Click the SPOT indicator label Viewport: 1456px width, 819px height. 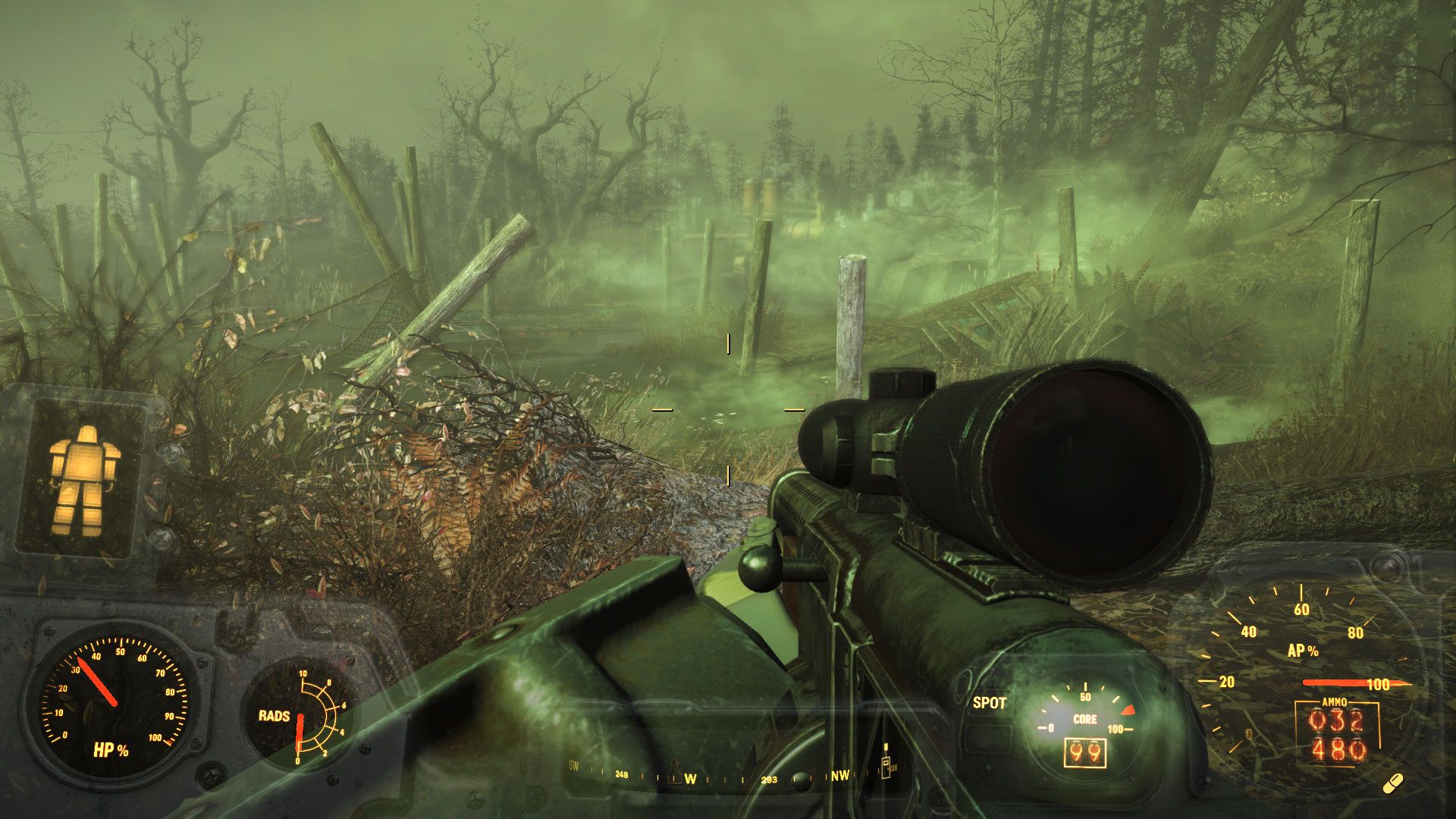pyautogui.click(x=989, y=703)
